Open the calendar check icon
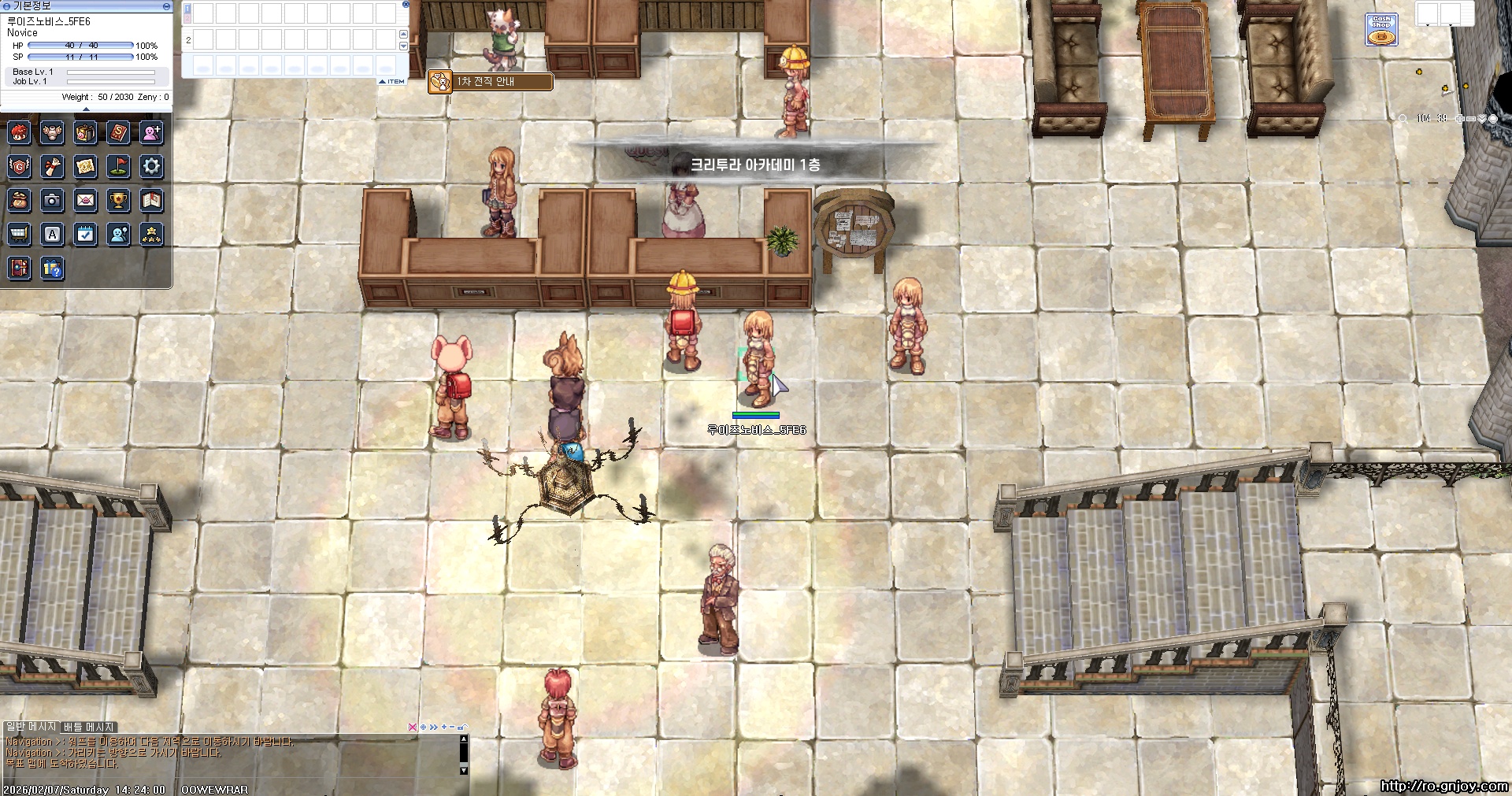 point(85,235)
